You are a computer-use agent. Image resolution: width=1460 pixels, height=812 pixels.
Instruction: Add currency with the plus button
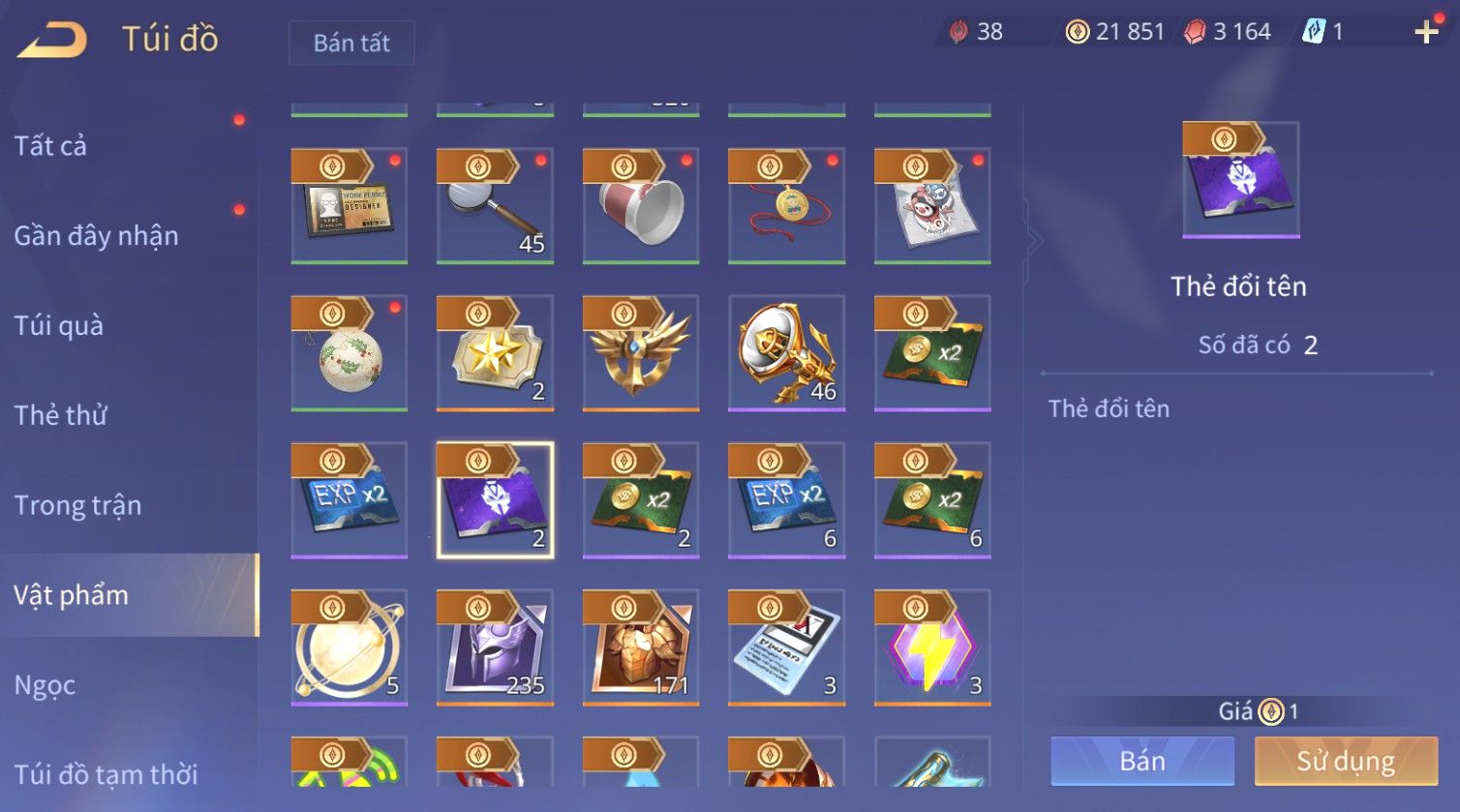tap(1426, 33)
